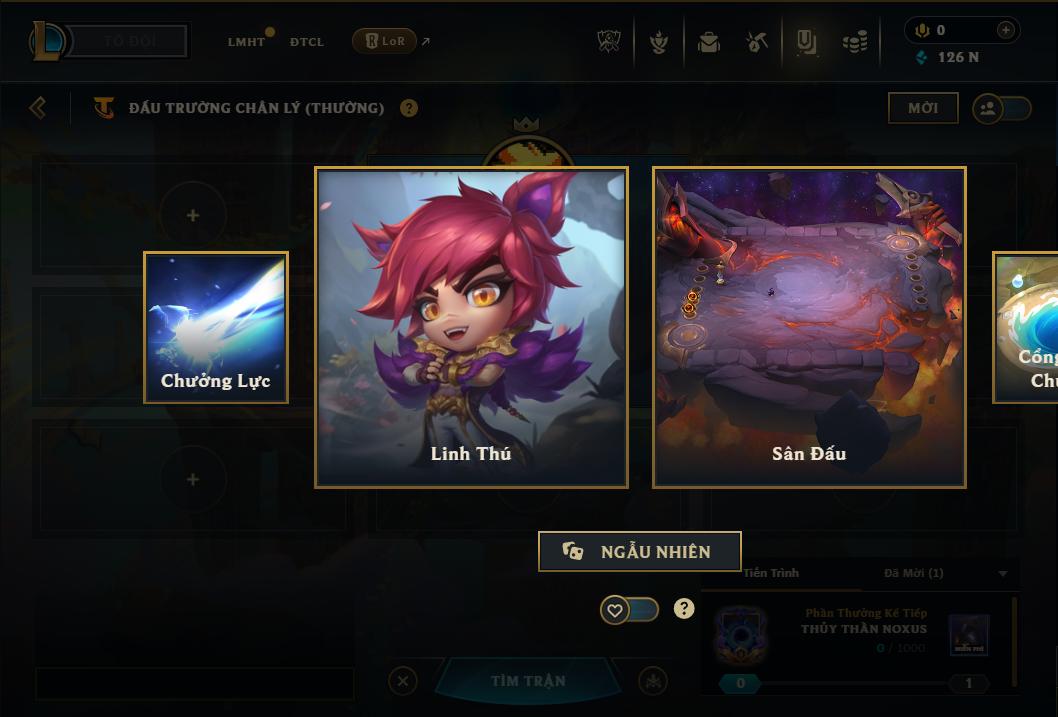Go back using the arrow button
Image resolution: width=1058 pixels, height=717 pixels.
pyautogui.click(x=38, y=107)
